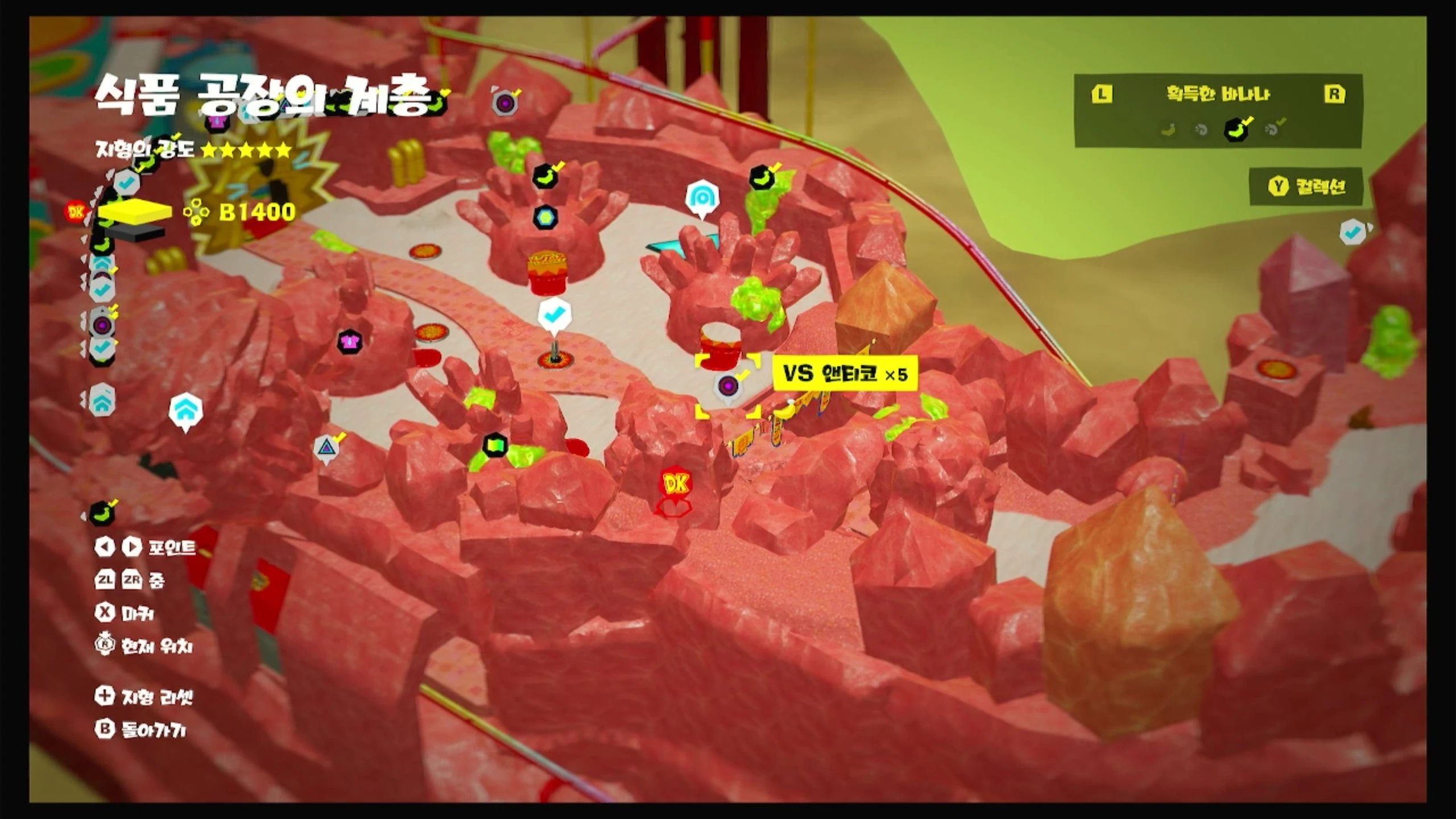Select the yellow current layer slab

[x=135, y=212]
